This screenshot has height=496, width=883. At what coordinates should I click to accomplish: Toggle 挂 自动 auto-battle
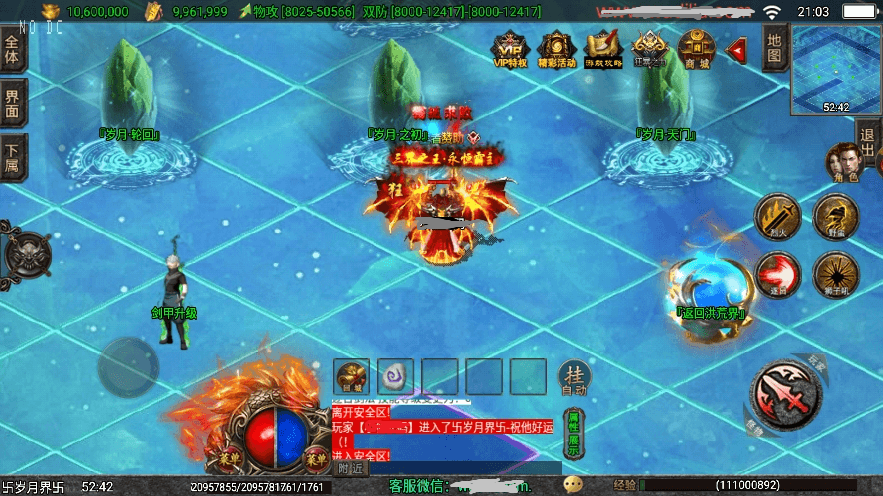[574, 379]
